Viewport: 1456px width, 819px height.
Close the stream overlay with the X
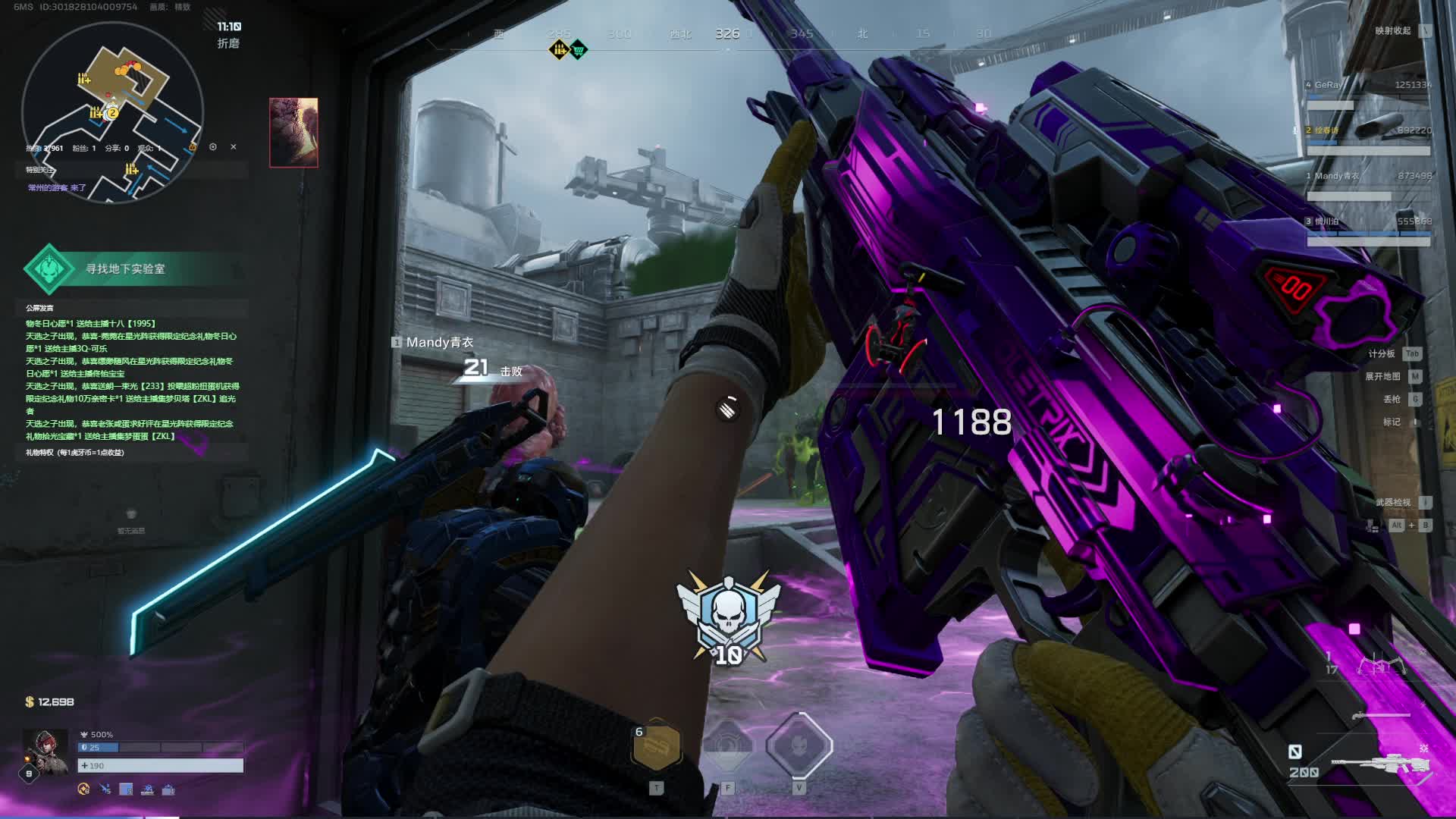click(234, 147)
